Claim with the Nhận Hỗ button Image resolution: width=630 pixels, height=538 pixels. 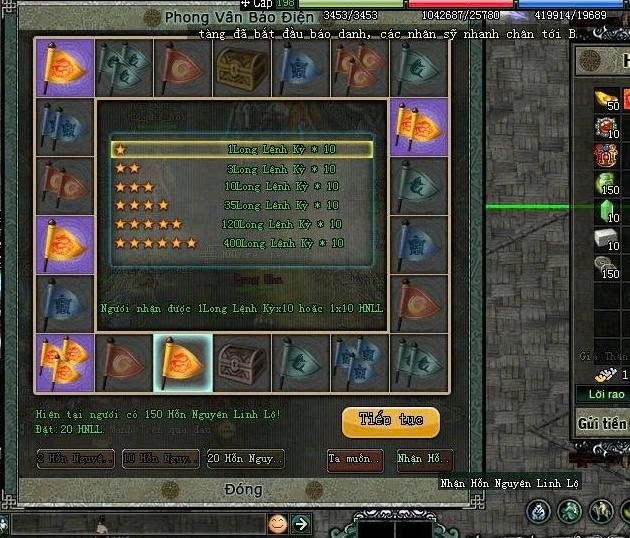click(x=424, y=458)
